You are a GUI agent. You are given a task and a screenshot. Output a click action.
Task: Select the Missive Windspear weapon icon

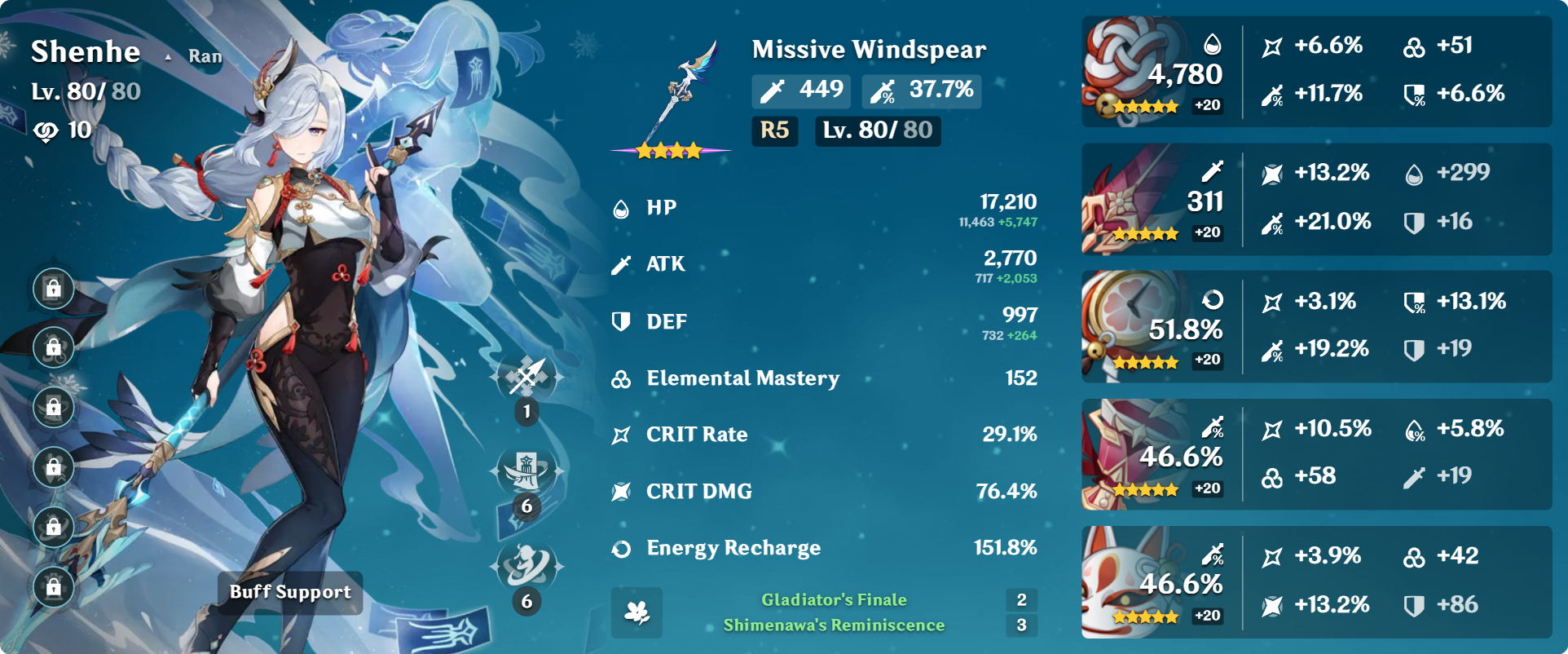tap(672, 96)
